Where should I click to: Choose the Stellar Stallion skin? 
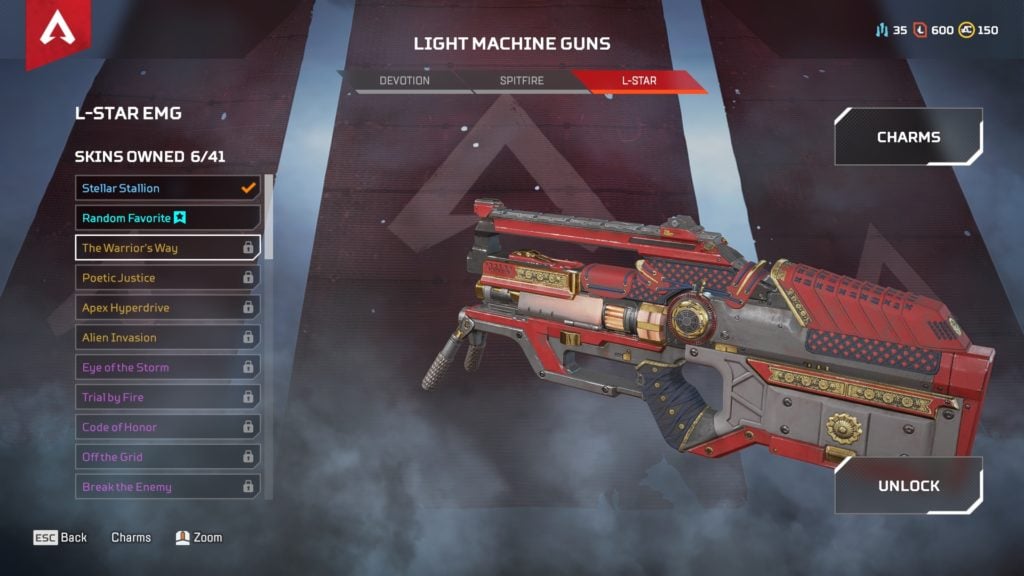(168, 188)
